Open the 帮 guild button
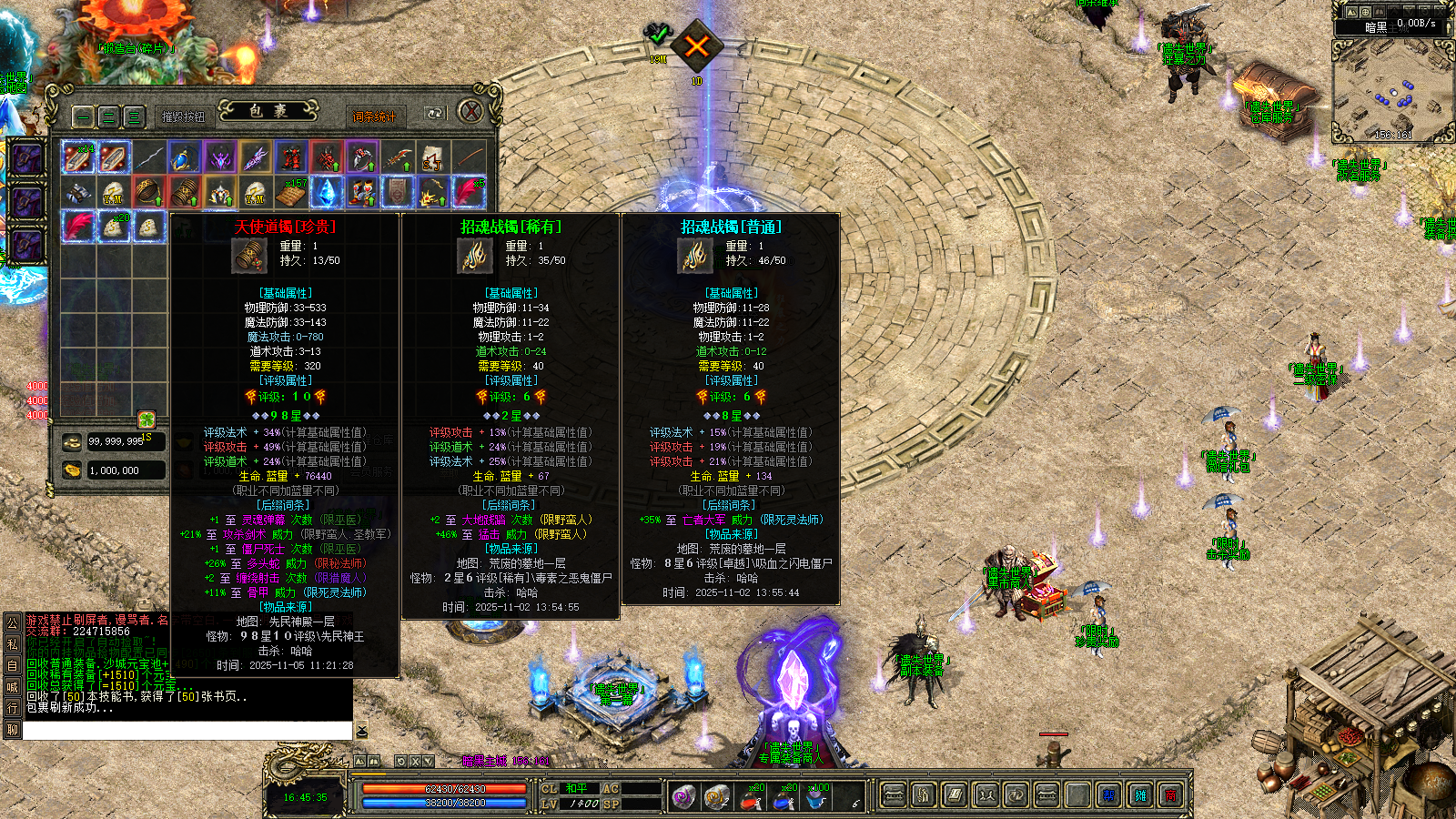This screenshot has height=819, width=1456. click(x=1108, y=796)
